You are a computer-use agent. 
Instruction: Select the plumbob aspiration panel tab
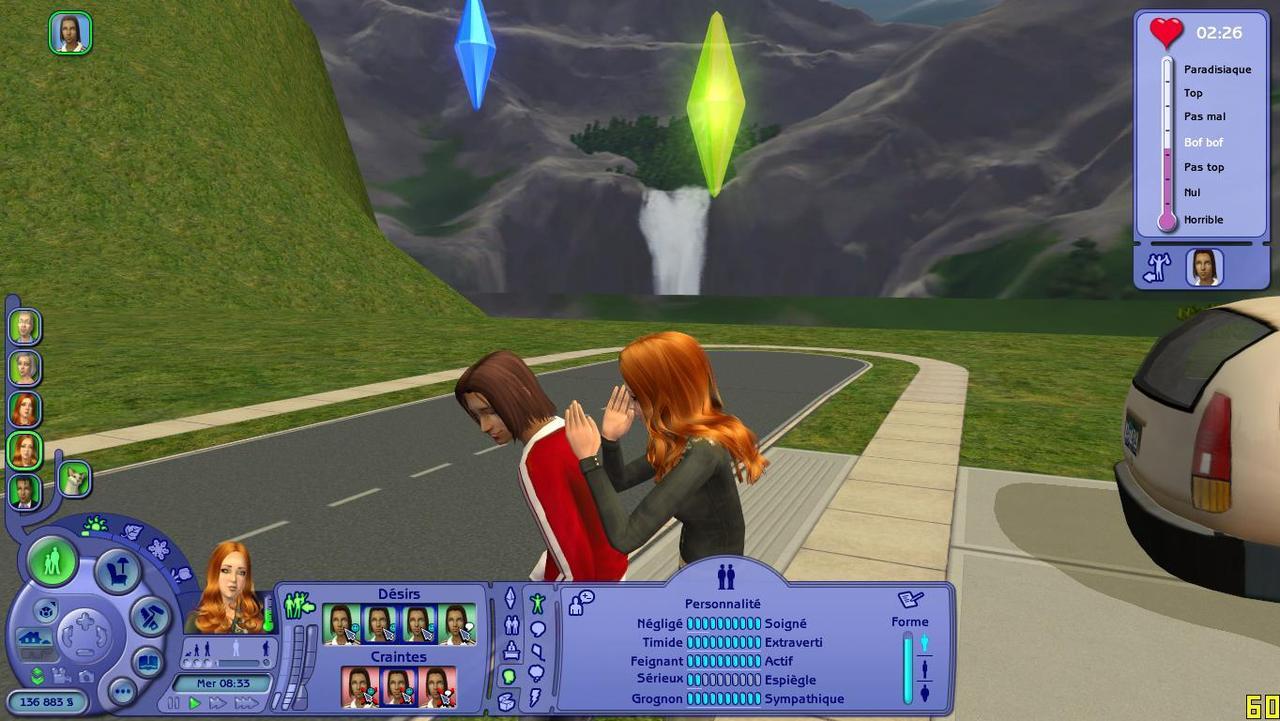(510, 598)
